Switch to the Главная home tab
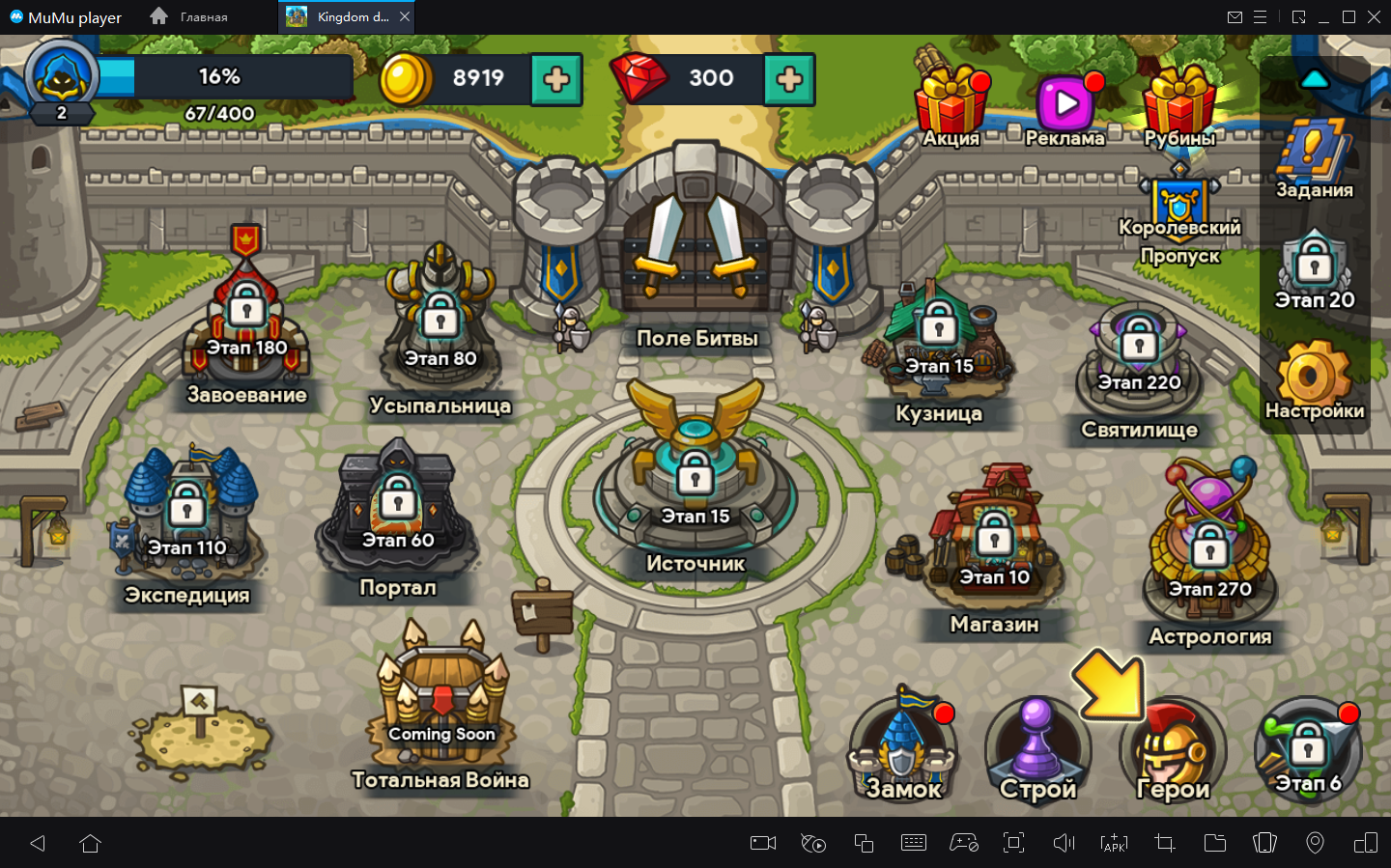The width and height of the screenshot is (1391, 868). [189, 17]
